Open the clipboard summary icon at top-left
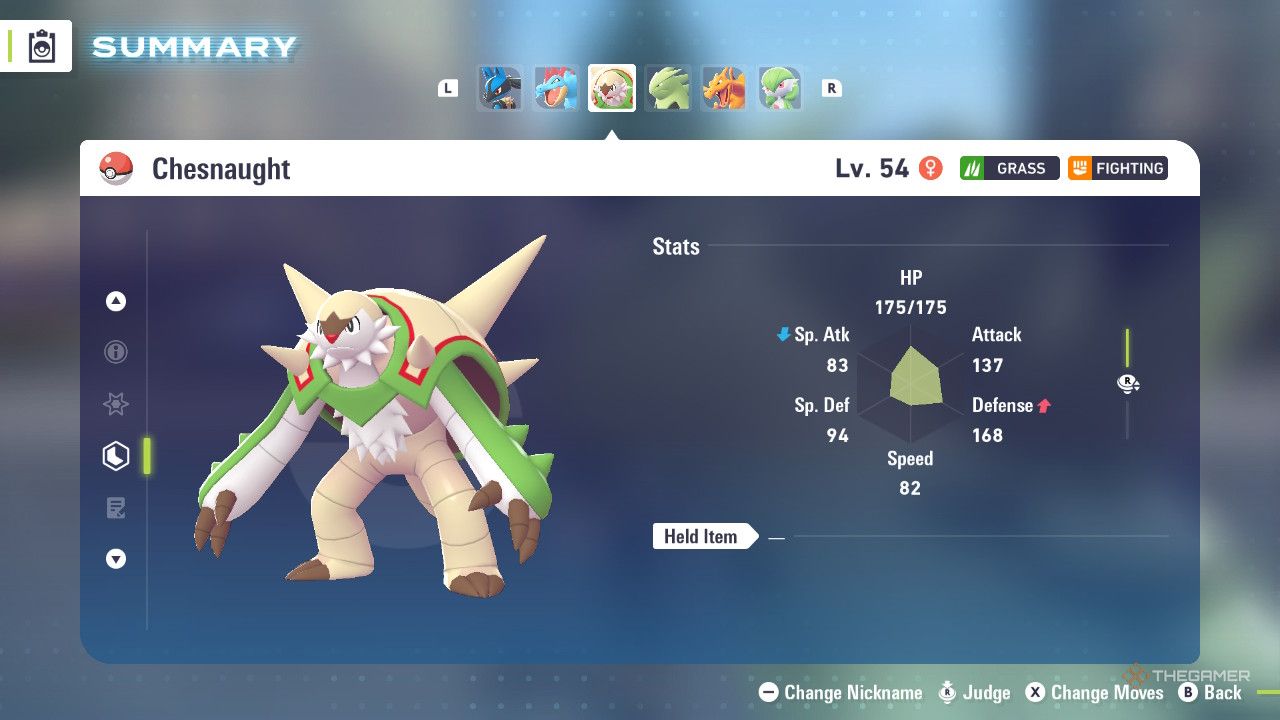 click(x=42, y=46)
